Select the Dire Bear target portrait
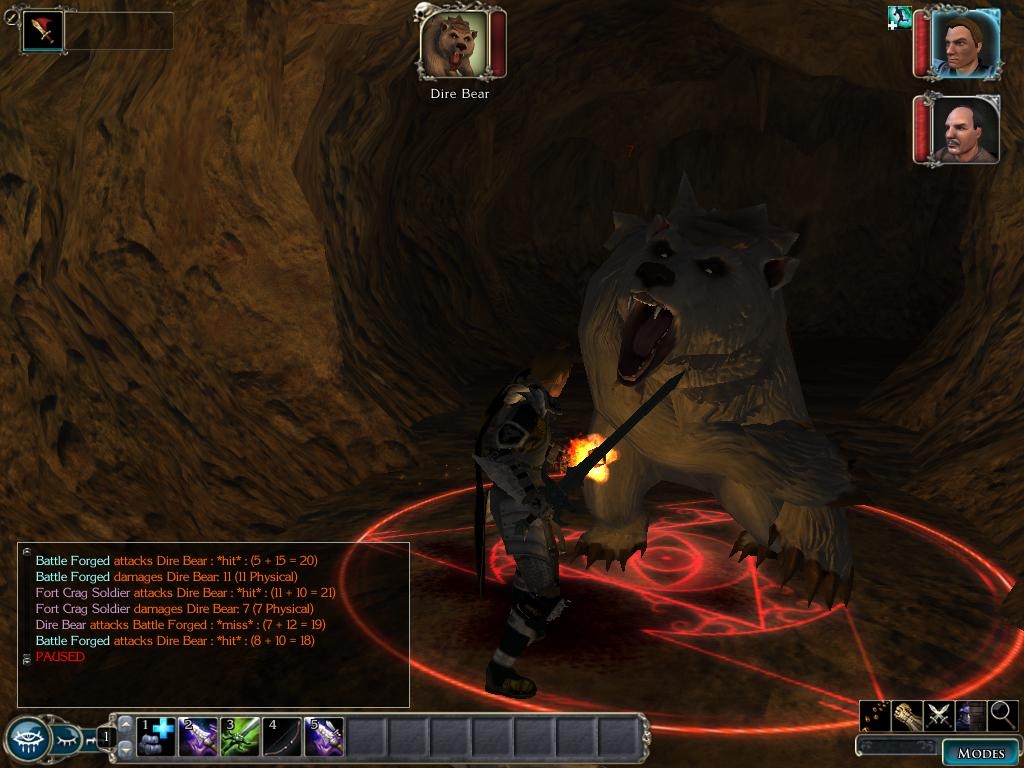Screen dimensions: 1024x768 click(x=454, y=44)
